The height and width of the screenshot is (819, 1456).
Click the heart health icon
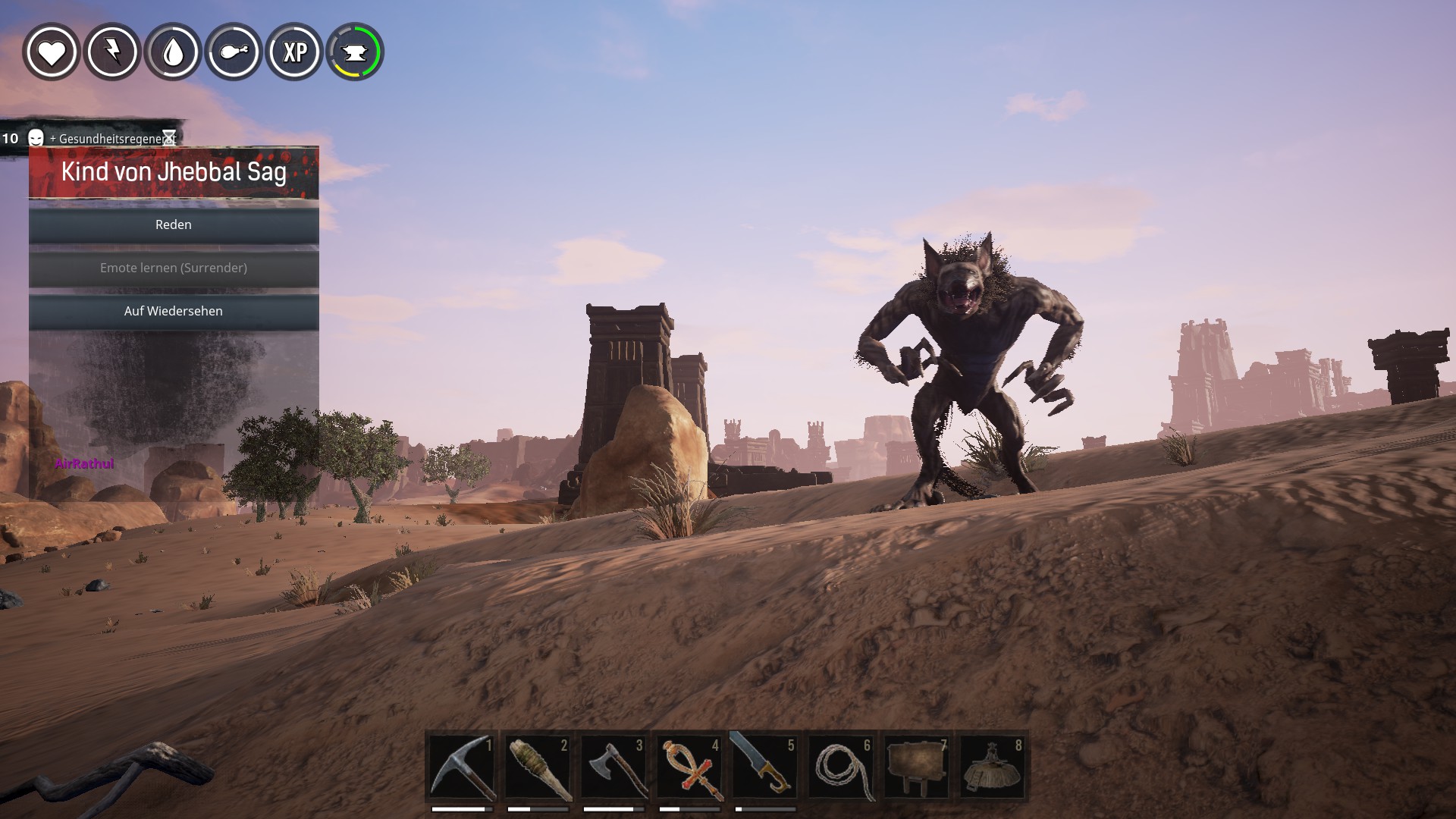click(52, 52)
